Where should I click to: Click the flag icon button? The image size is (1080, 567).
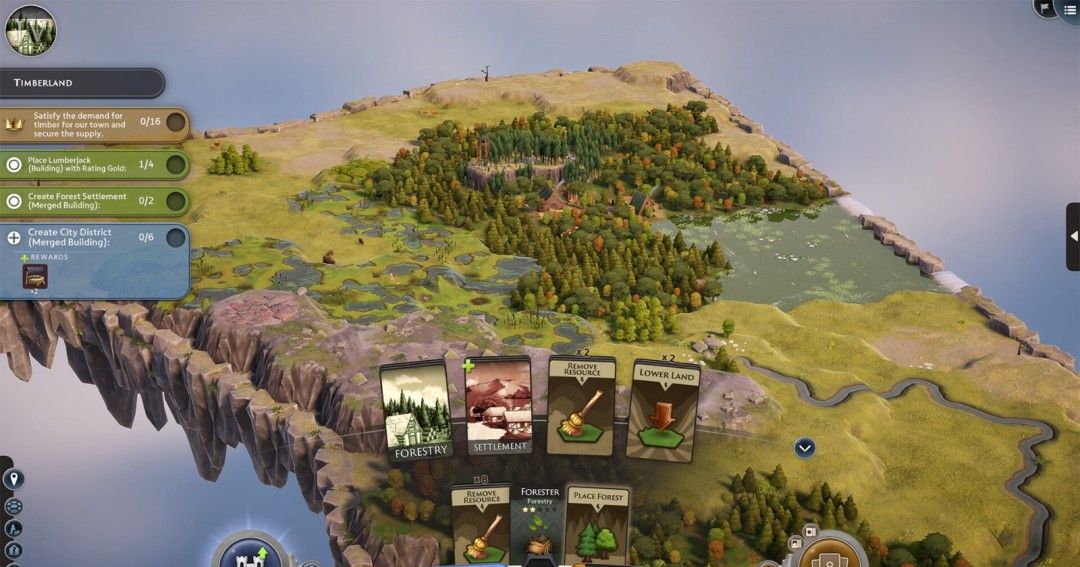tap(1043, 7)
